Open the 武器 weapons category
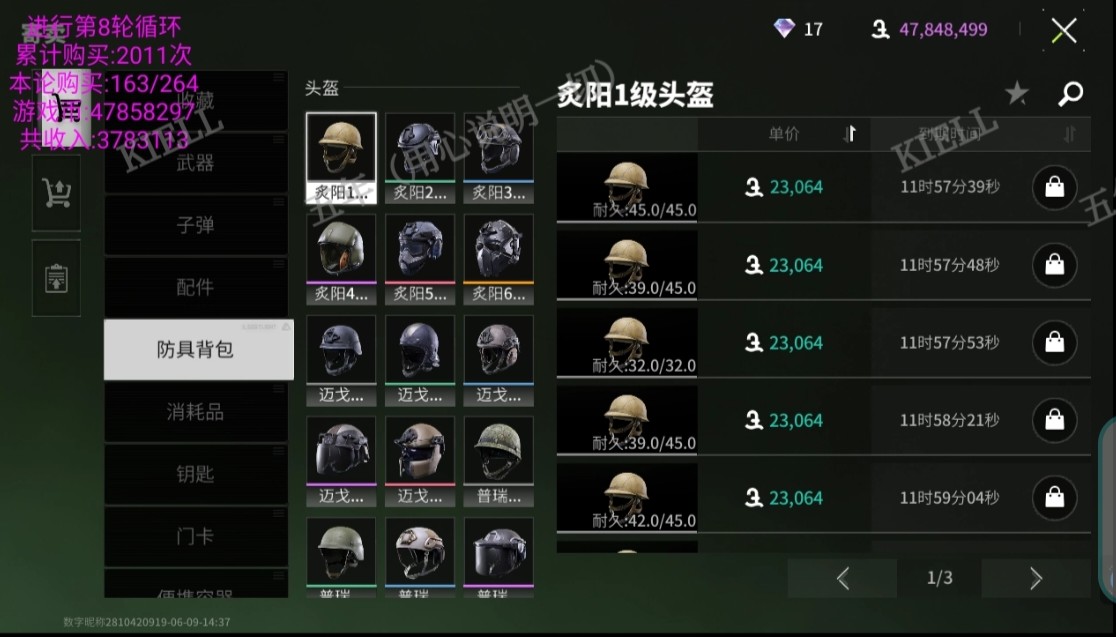The height and width of the screenshot is (637, 1116). point(195,163)
